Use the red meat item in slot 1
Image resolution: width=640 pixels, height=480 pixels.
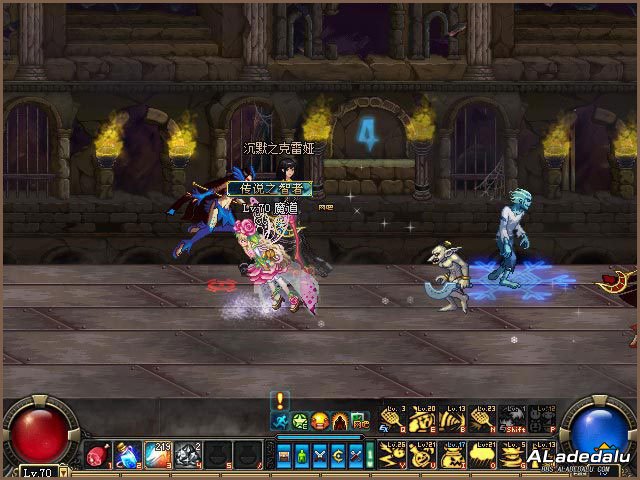97,455
